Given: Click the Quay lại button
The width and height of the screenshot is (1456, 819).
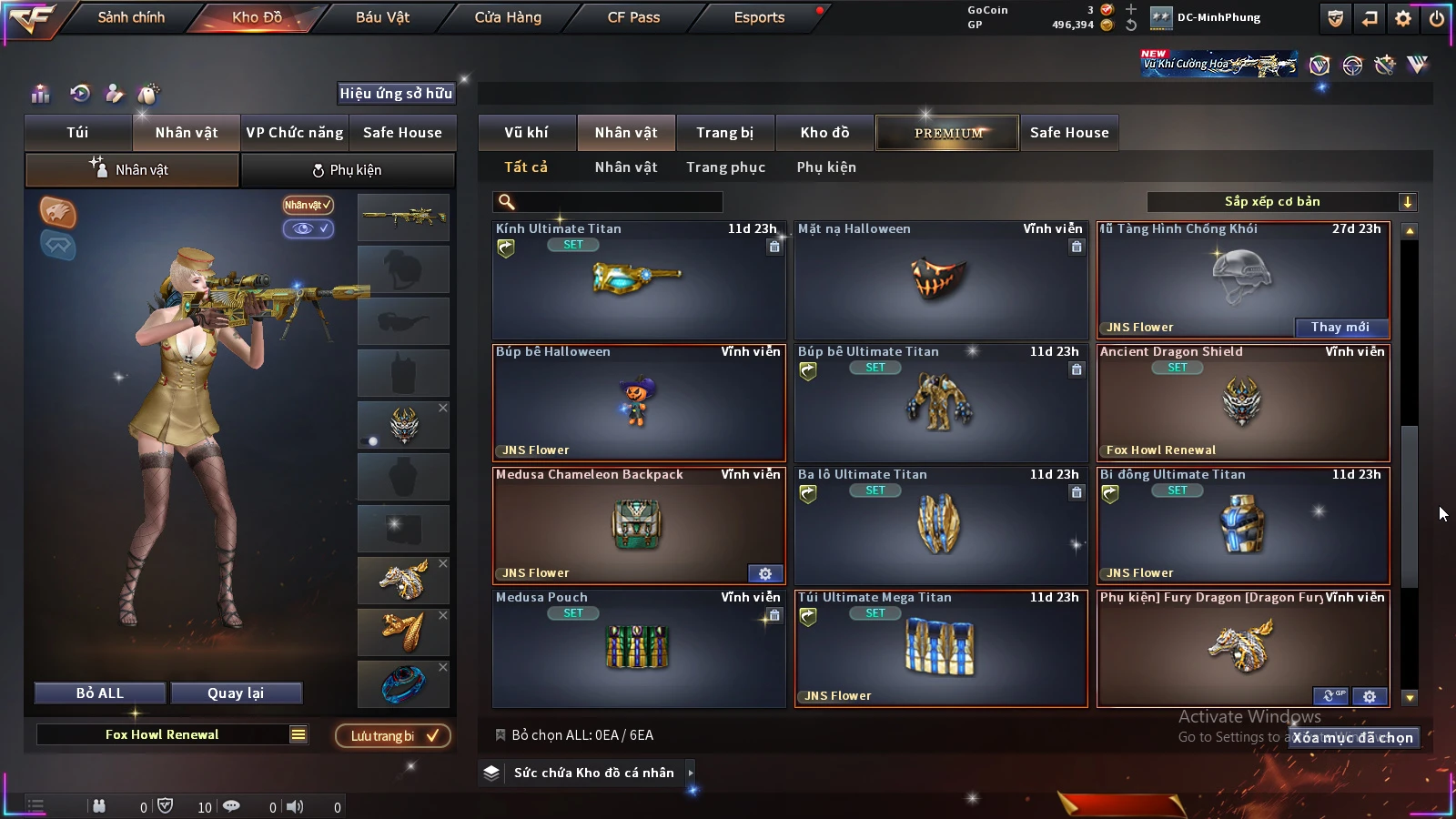Looking at the screenshot, I should (x=236, y=693).
